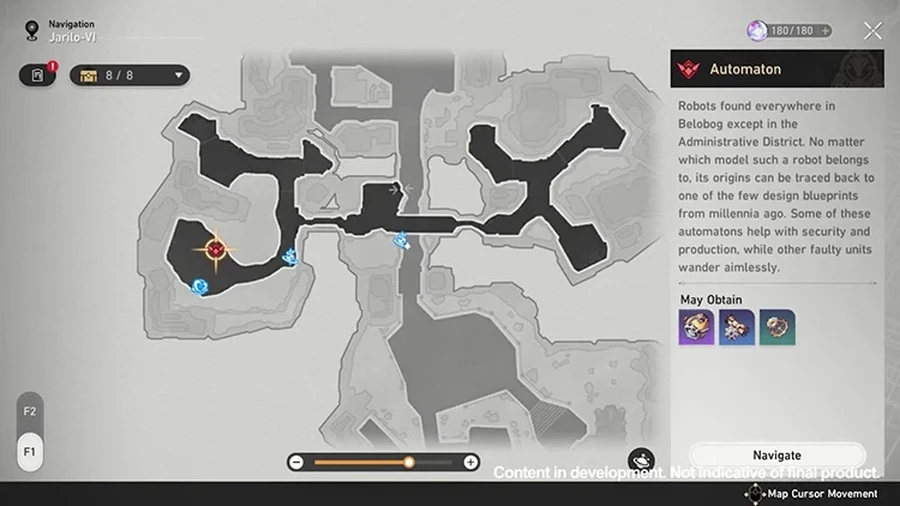
Task: Add Trailblaze Power using the plus icon
Action: pyautogui.click(x=825, y=31)
